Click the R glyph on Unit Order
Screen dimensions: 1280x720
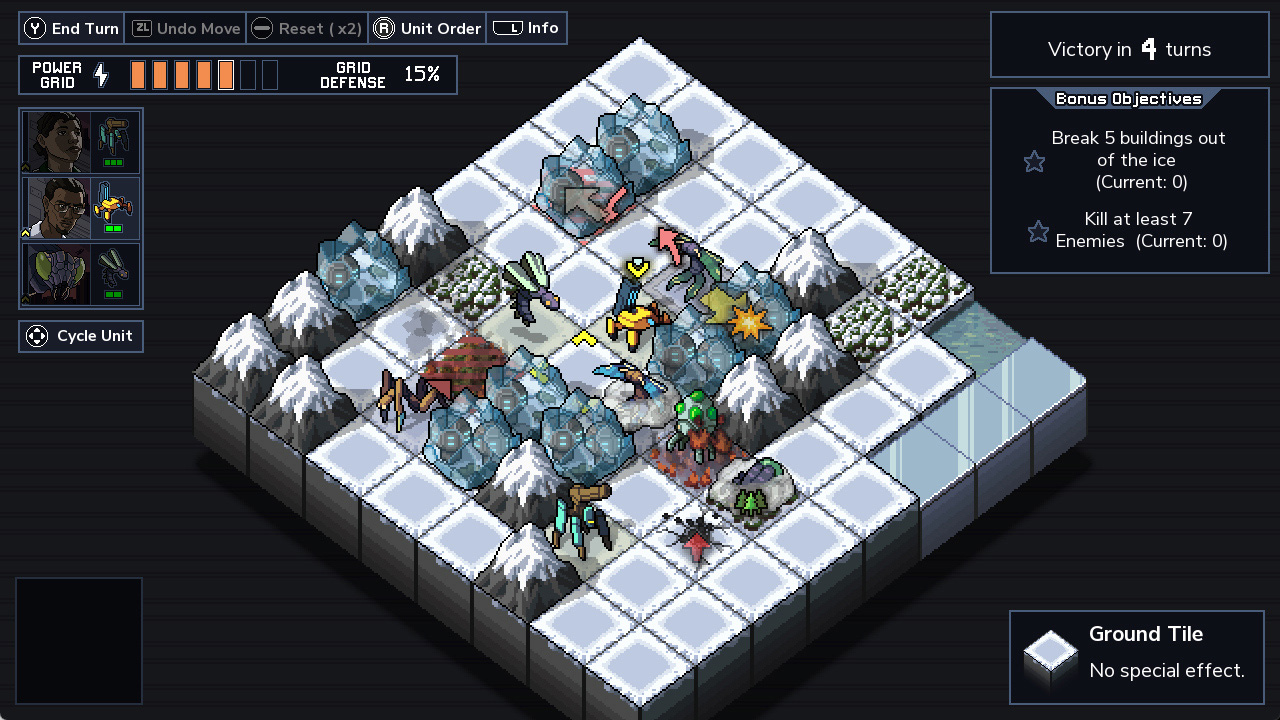(385, 28)
